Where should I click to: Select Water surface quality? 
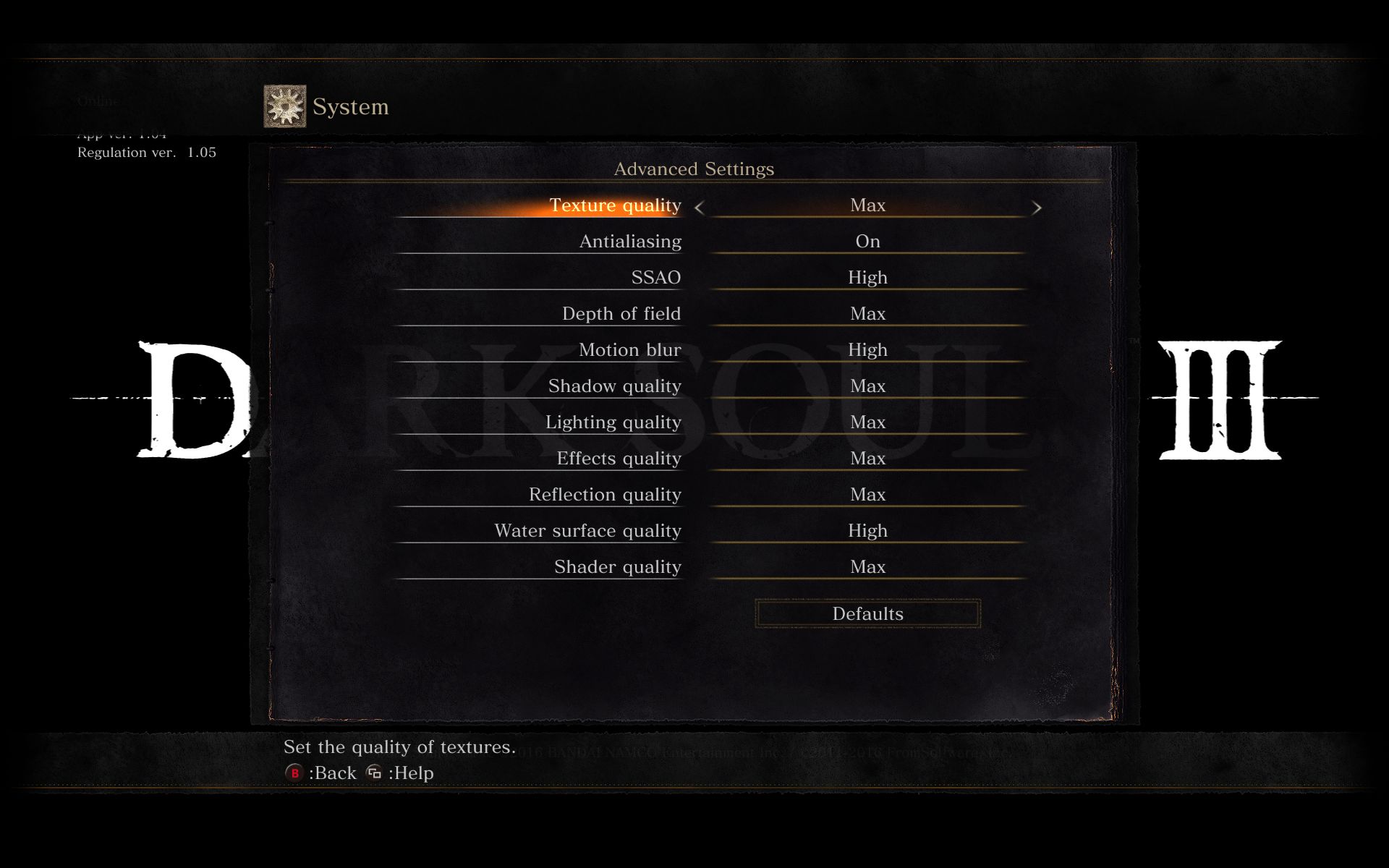[x=587, y=531]
